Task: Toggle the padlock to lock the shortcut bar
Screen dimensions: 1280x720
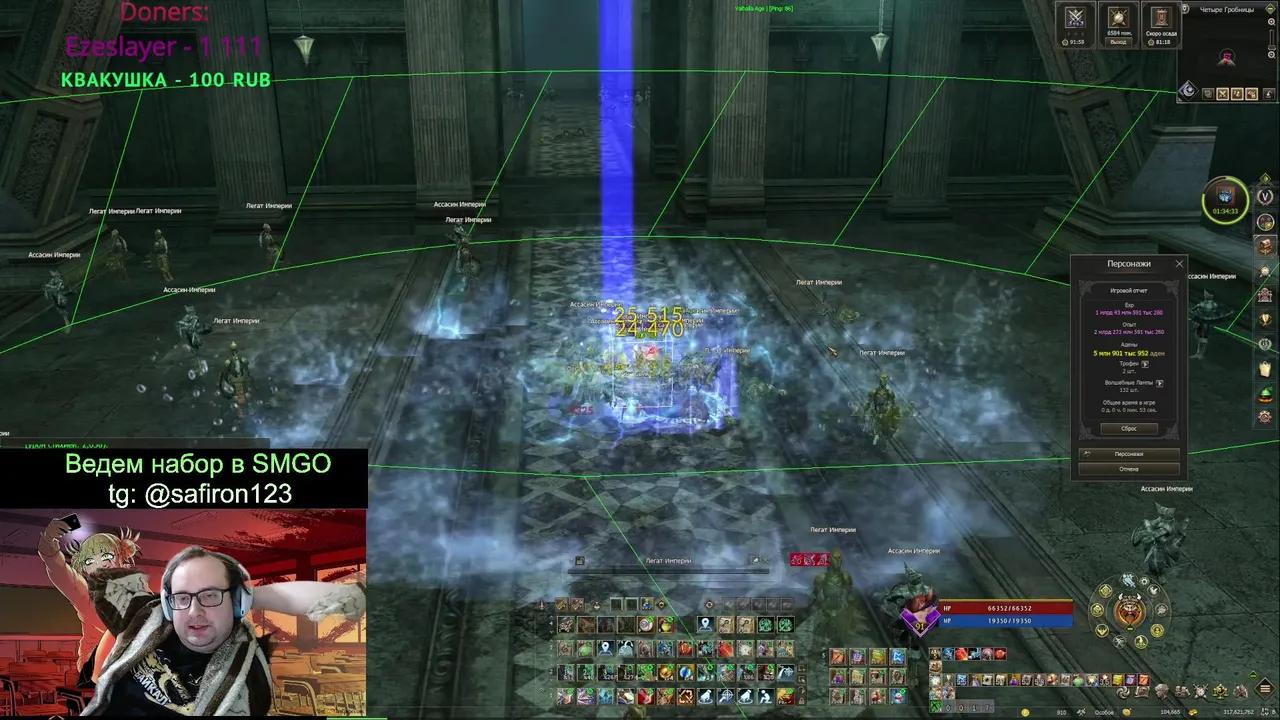Action: click(801, 700)
